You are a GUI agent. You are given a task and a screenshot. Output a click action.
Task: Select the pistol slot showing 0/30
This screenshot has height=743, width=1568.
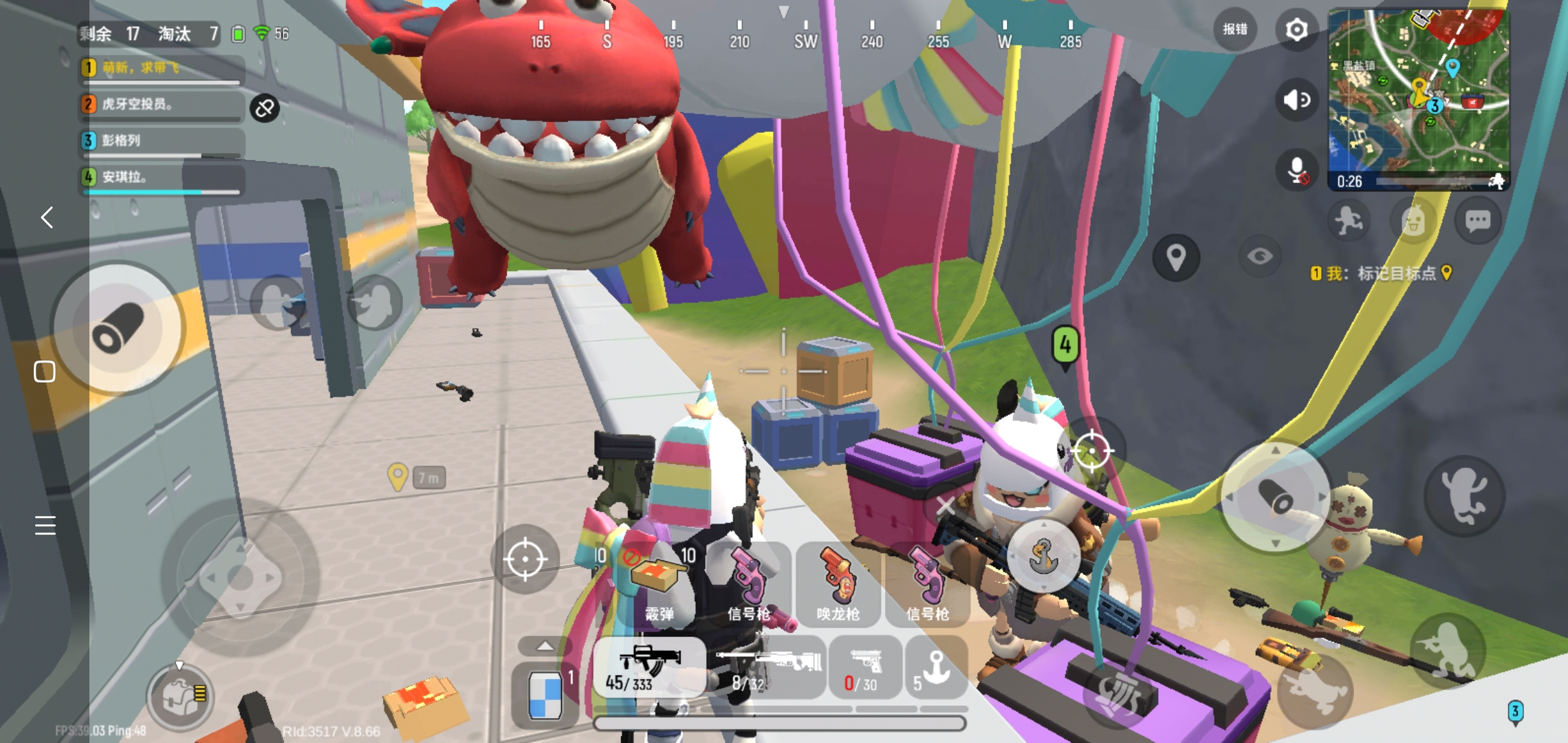(864, 667)
